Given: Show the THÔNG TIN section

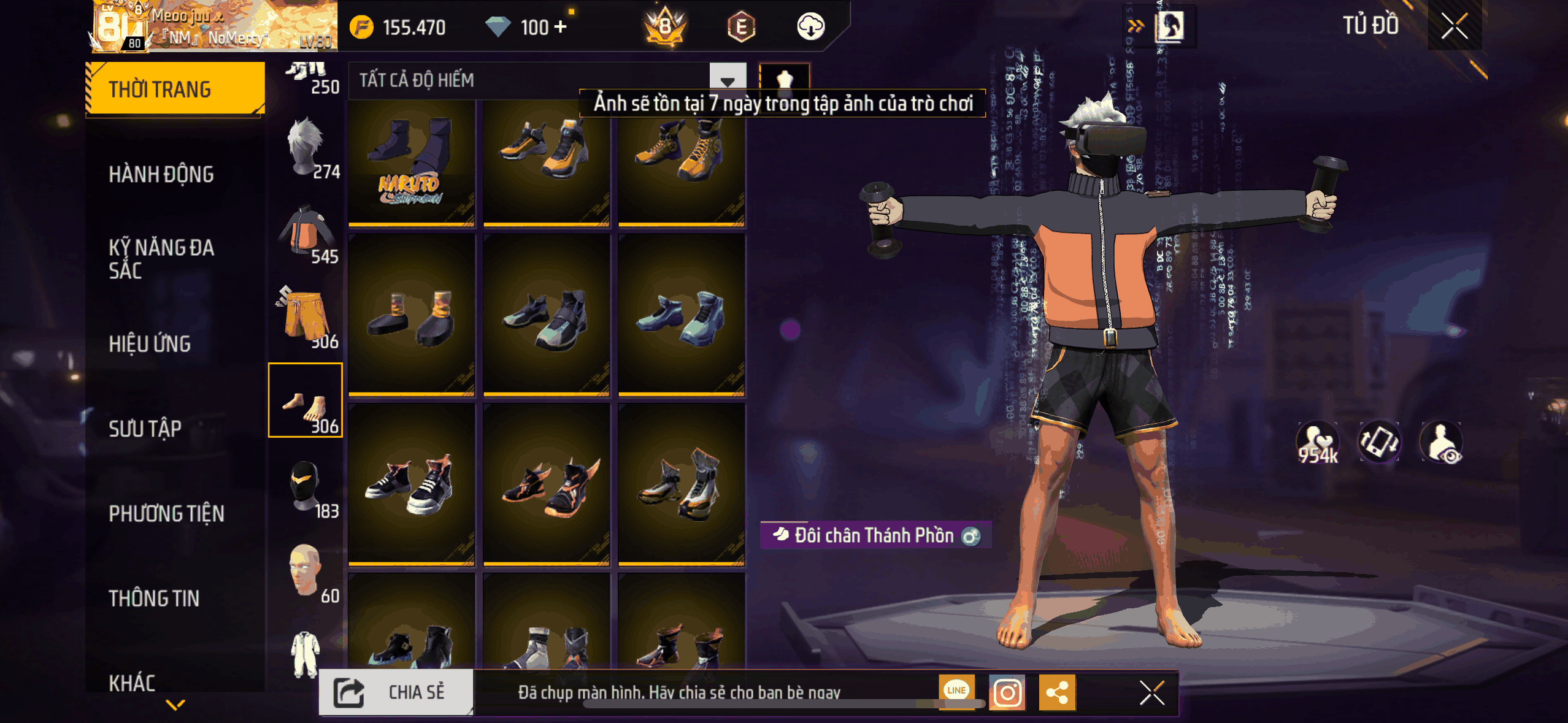Looking at the screenshot, I should [x=154, y=598].
